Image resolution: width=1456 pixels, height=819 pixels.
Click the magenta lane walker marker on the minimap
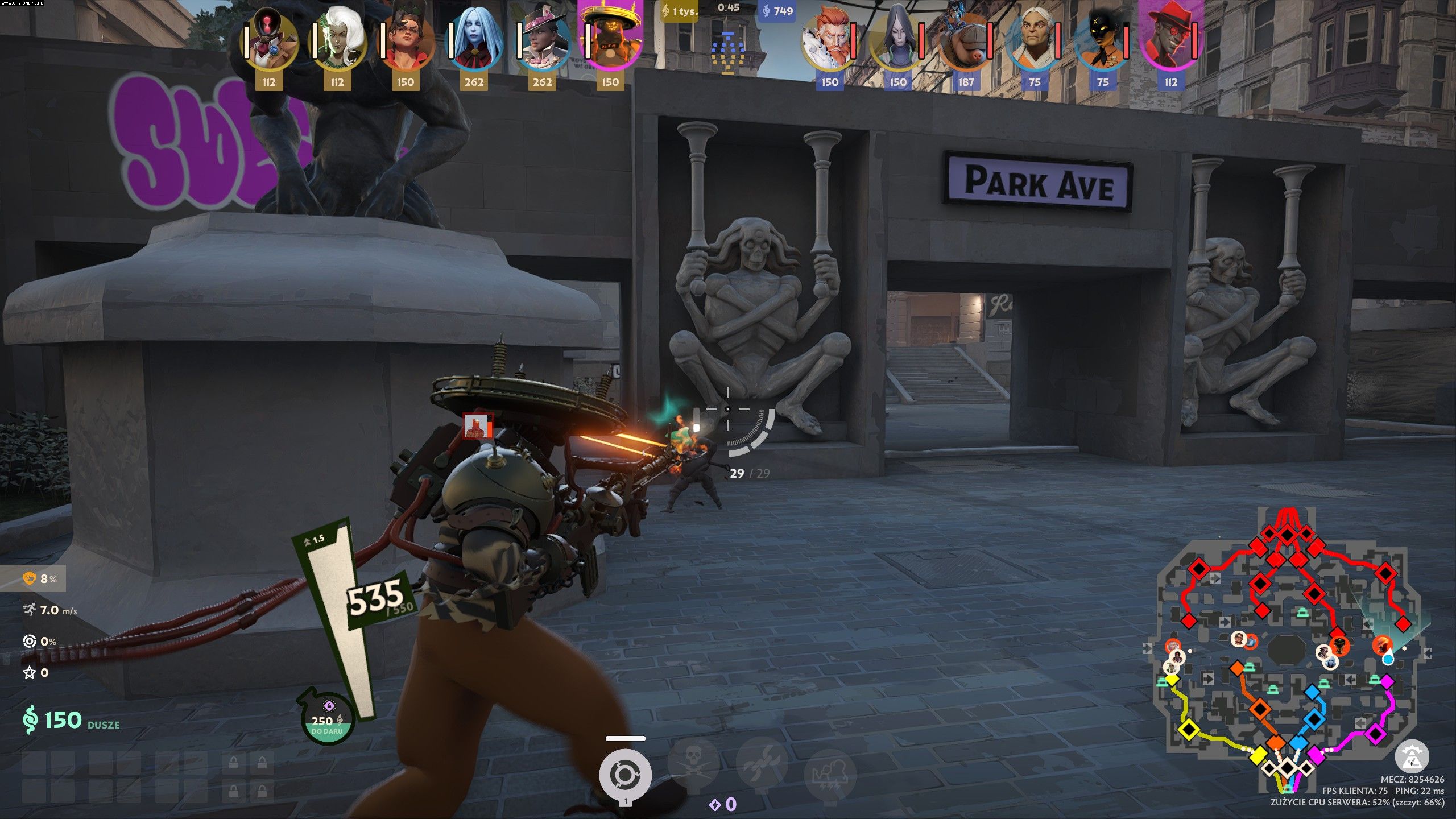[x=1375, y=734]
